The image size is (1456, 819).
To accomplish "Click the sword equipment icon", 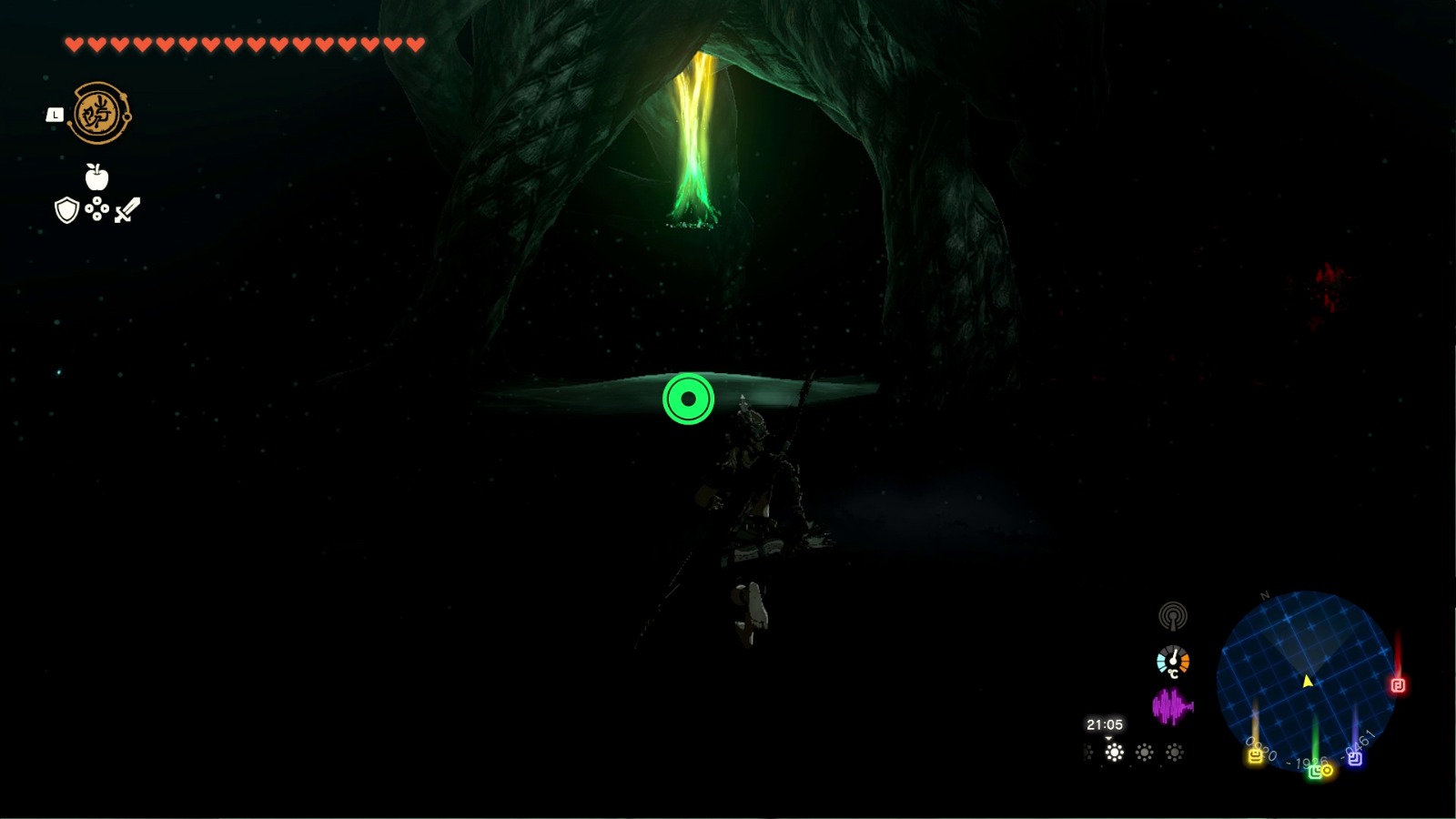I will (127, 211).
